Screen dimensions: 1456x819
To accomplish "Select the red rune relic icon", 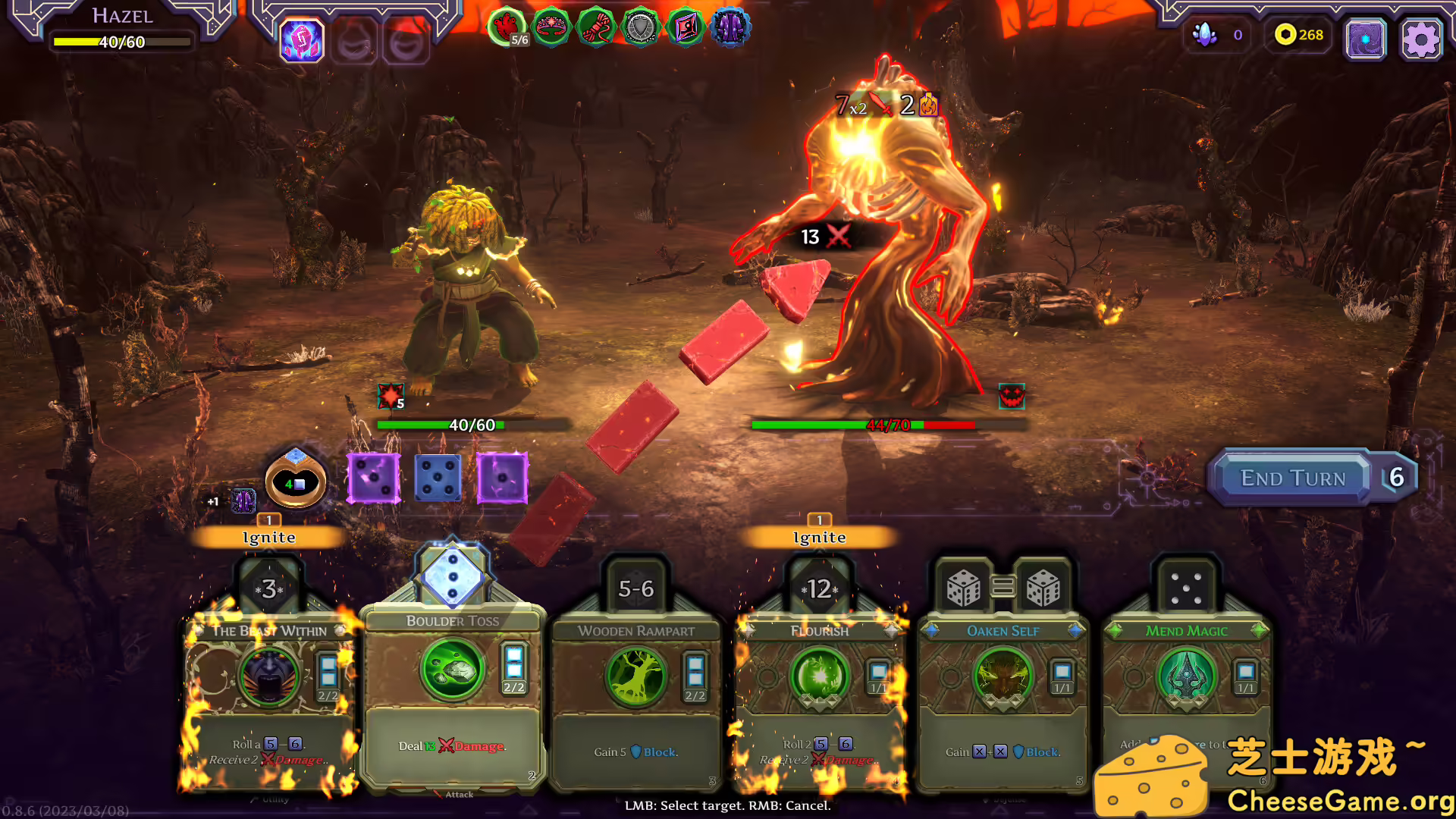I will 686,27.
